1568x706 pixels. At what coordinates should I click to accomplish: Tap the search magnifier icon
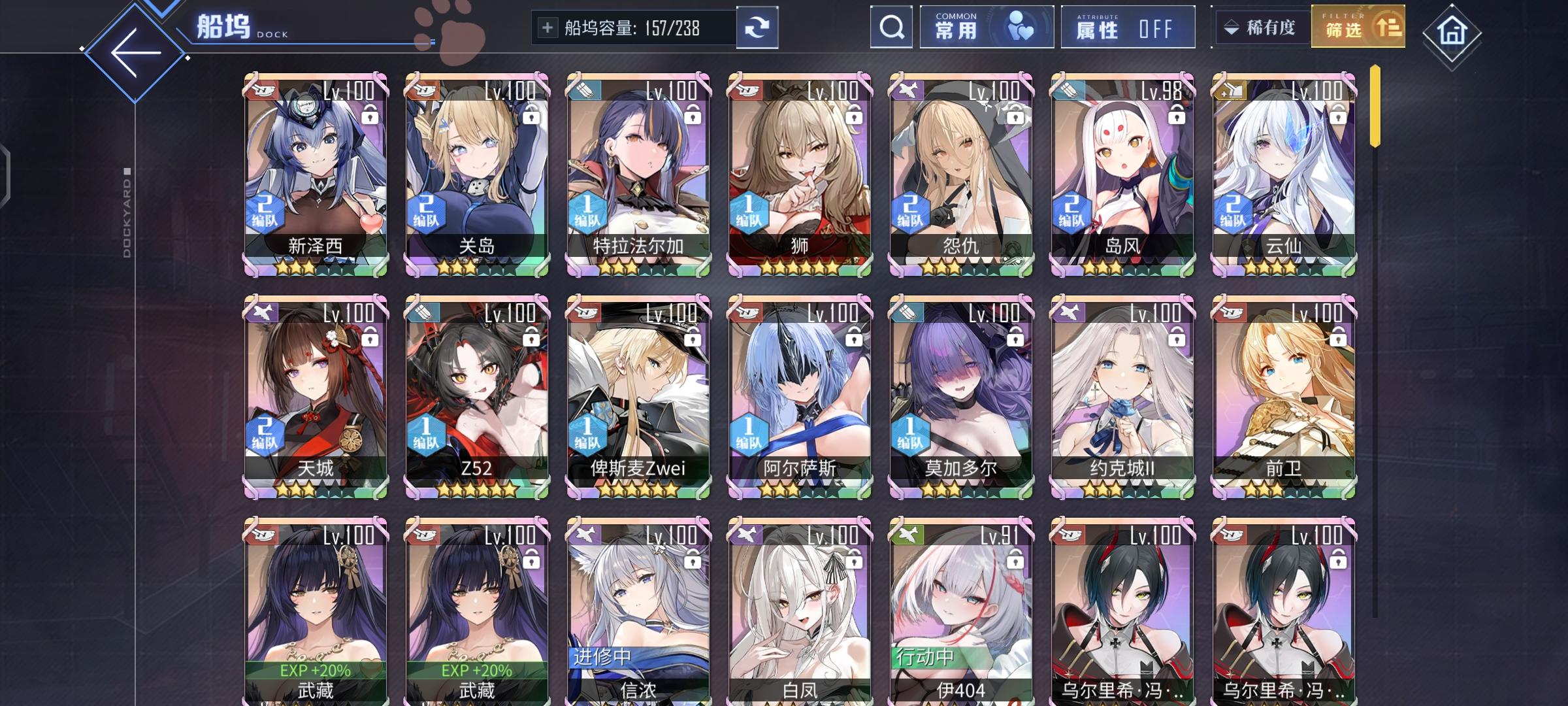click(891, 27)
